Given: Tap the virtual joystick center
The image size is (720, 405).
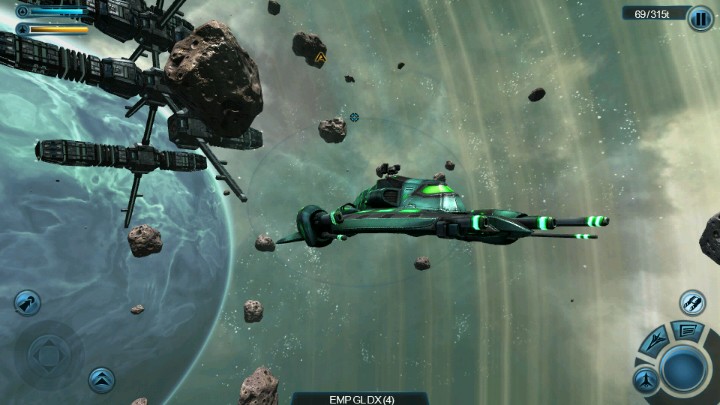Looking at the screenshot, I should 47,354.
